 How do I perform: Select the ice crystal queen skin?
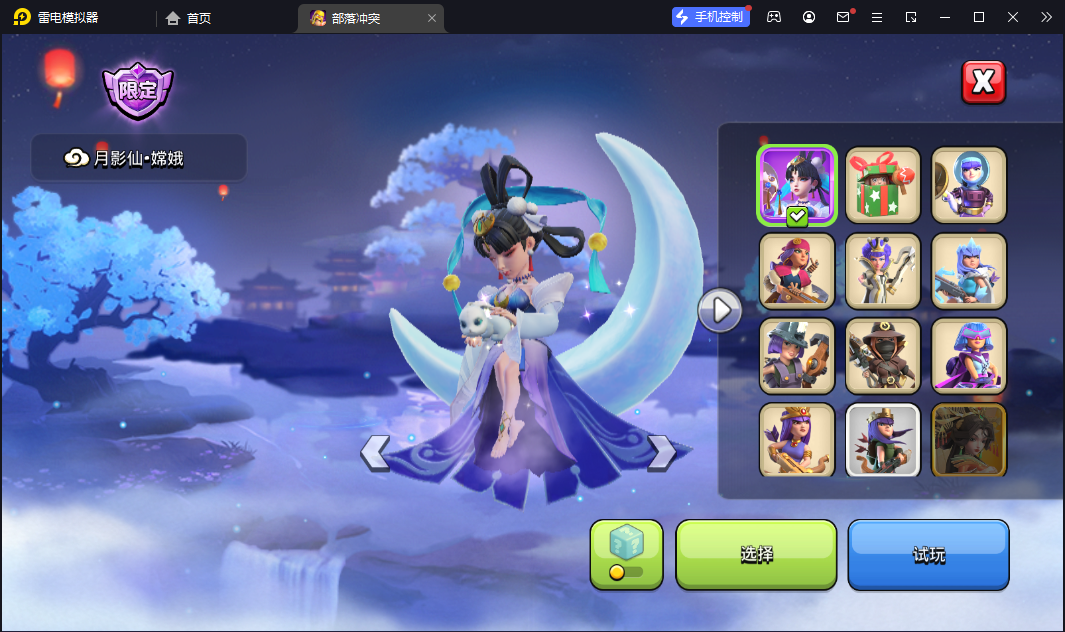click(968, 270)
